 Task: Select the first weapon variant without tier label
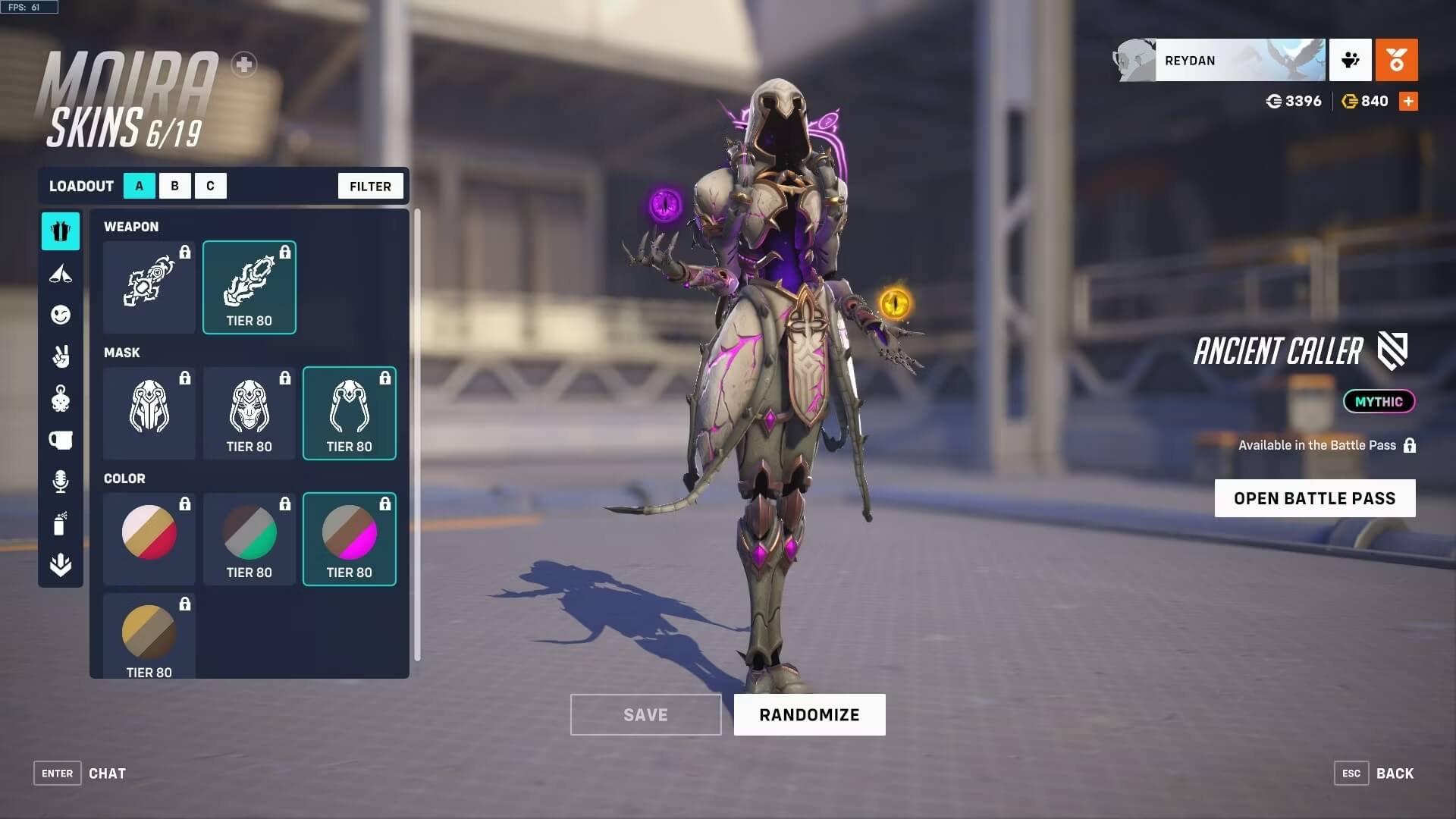coord(149,287)
